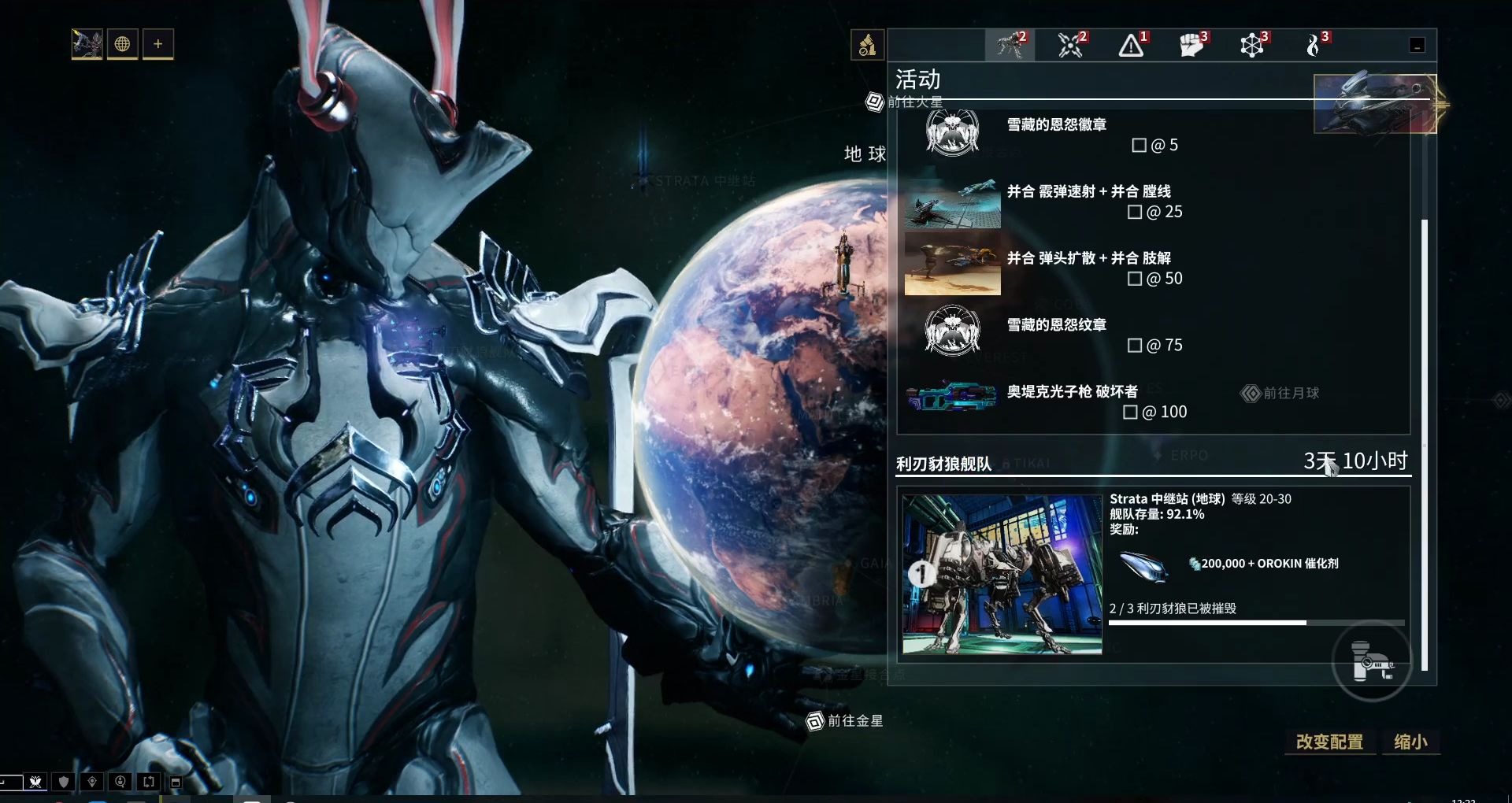Click the map-pin icon in the bottom bar
1512x803 pixels.
(x=92, y=782)
